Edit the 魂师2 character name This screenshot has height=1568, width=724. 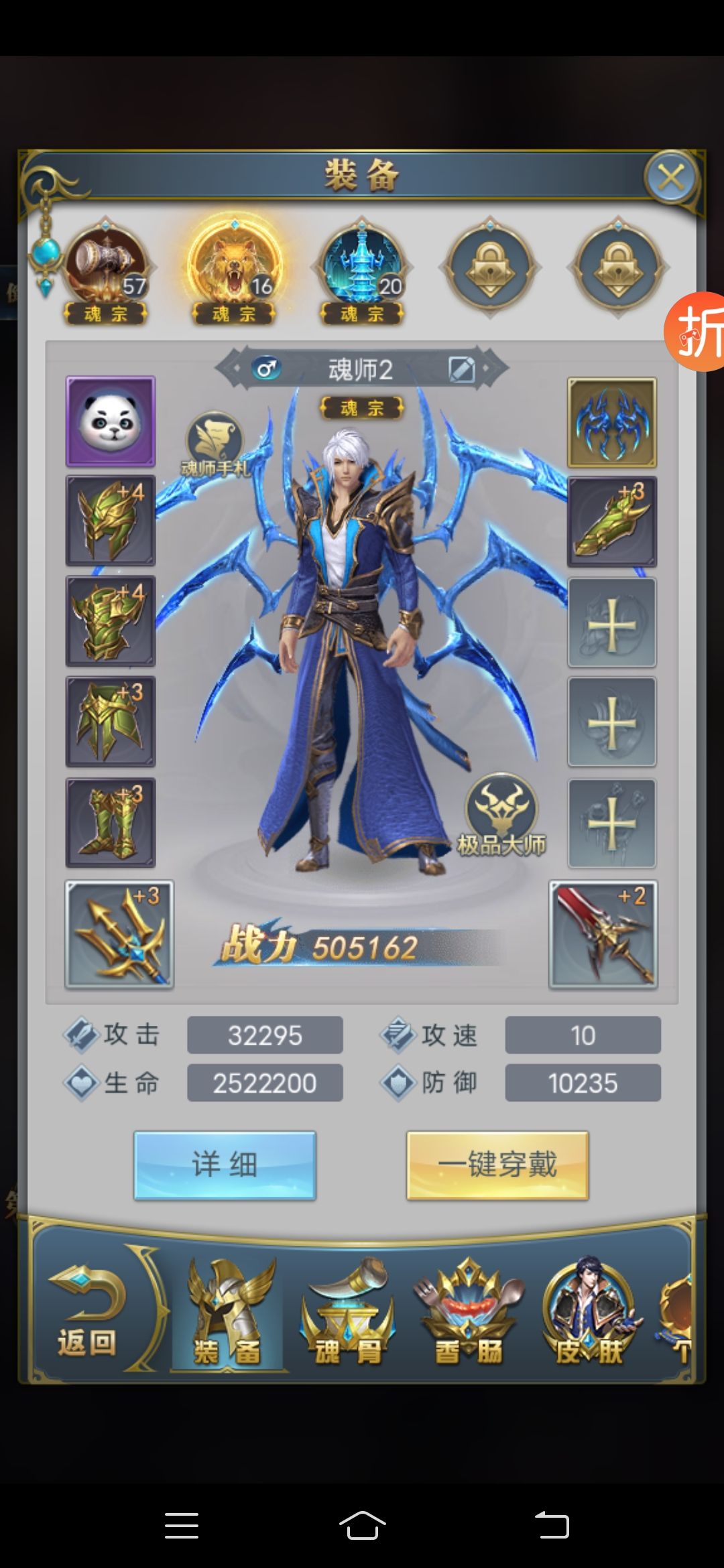pos(461,369)
